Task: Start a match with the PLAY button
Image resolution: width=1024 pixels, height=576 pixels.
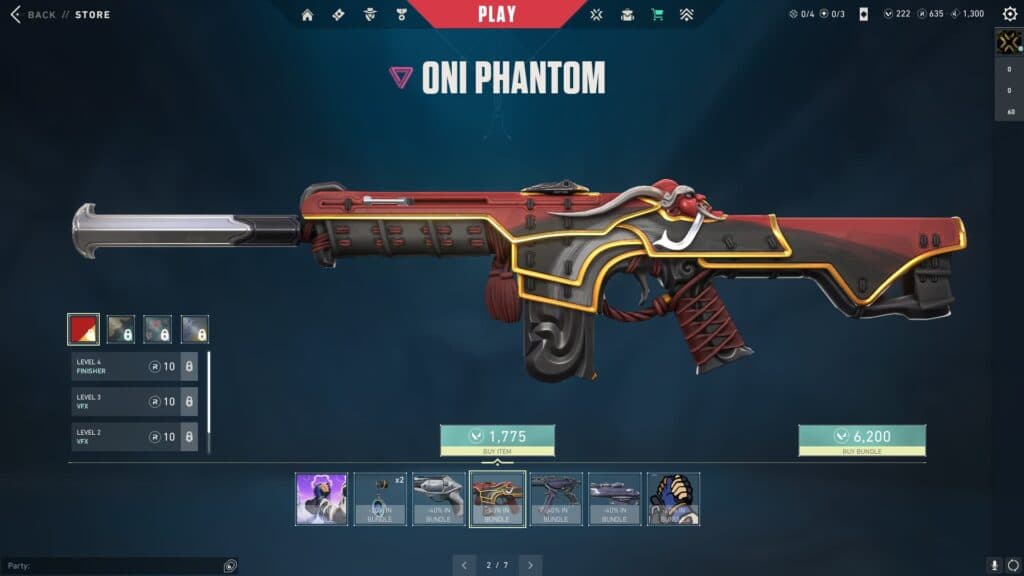Action: coord(497,14)
